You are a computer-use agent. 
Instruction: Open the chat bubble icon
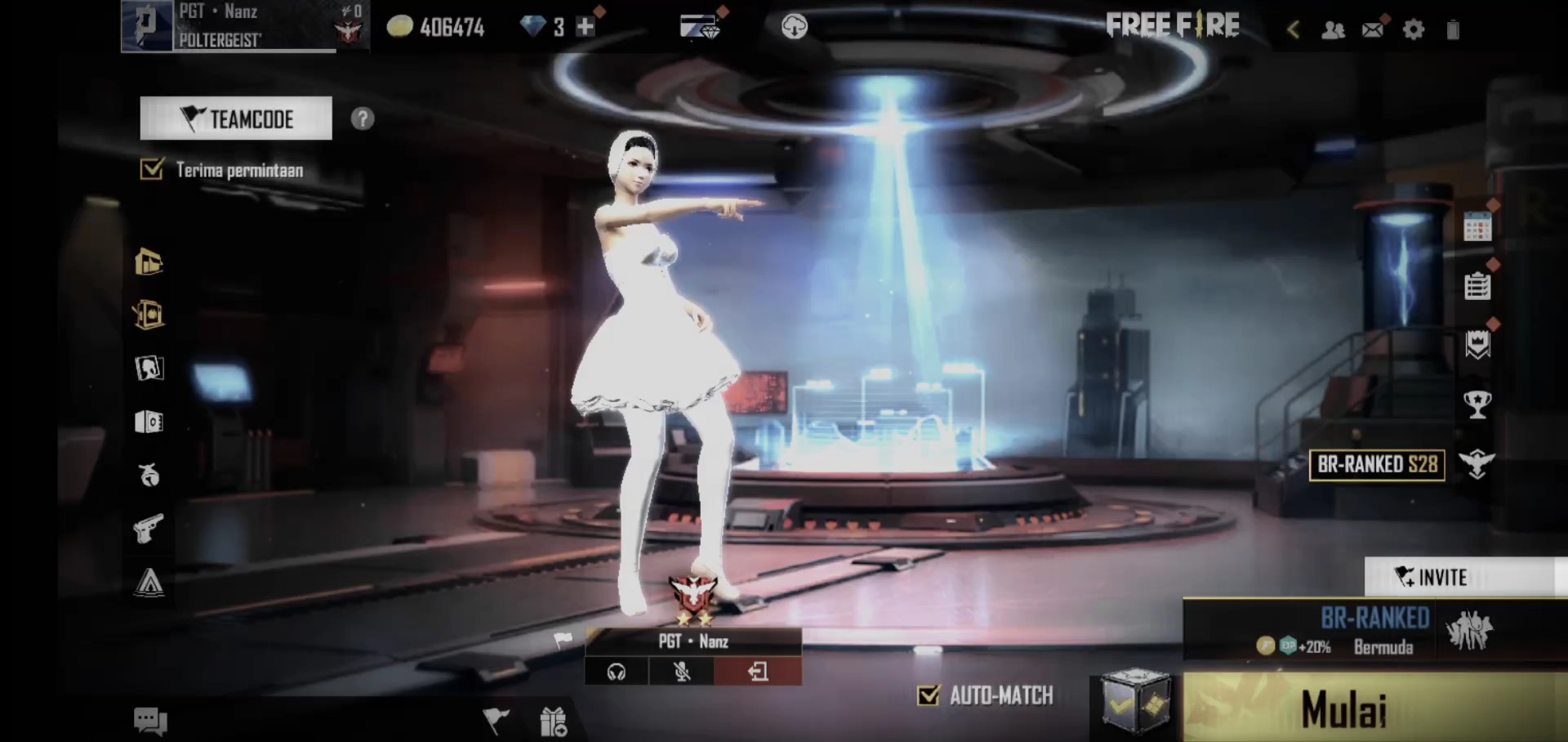(x=150, y=721)
